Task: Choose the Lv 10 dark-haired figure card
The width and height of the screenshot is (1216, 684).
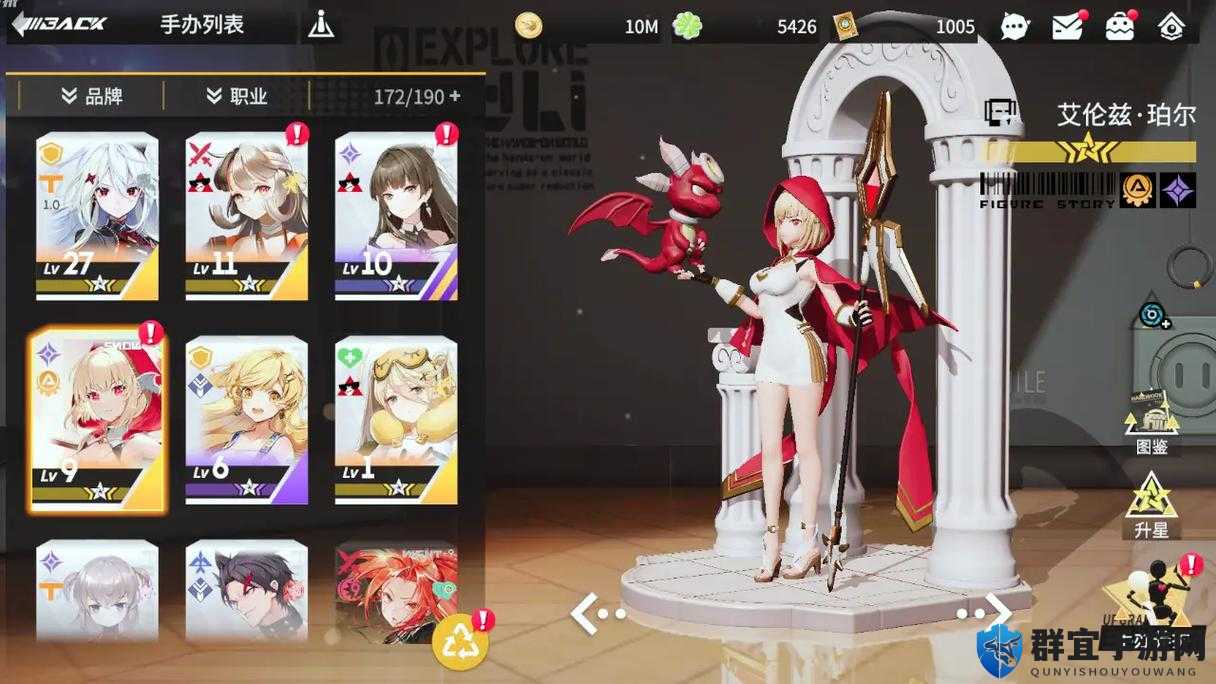Action: pos(396,216)
